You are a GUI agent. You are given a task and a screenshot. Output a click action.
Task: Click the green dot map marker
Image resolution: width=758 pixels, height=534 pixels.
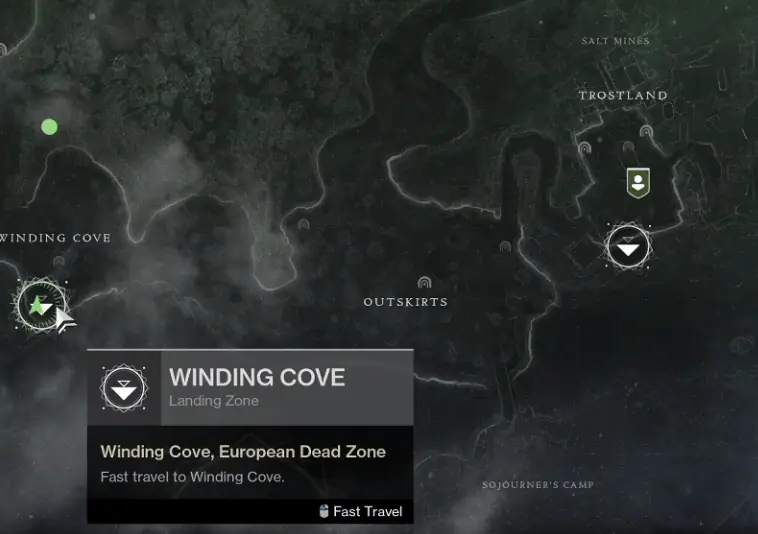(x=49, y=127)
